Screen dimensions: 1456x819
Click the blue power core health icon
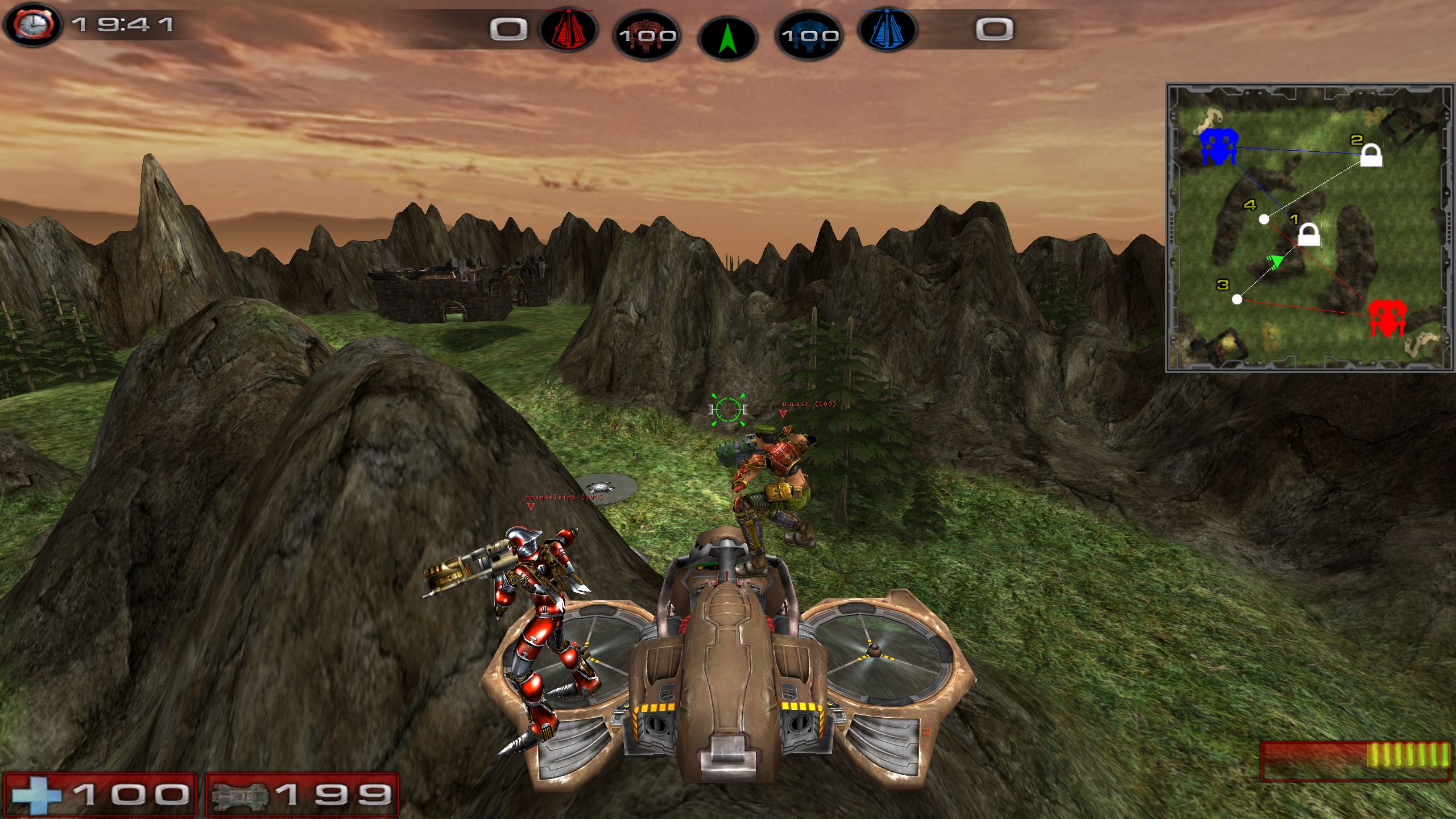pyautogui.click(x=809, y=36)
